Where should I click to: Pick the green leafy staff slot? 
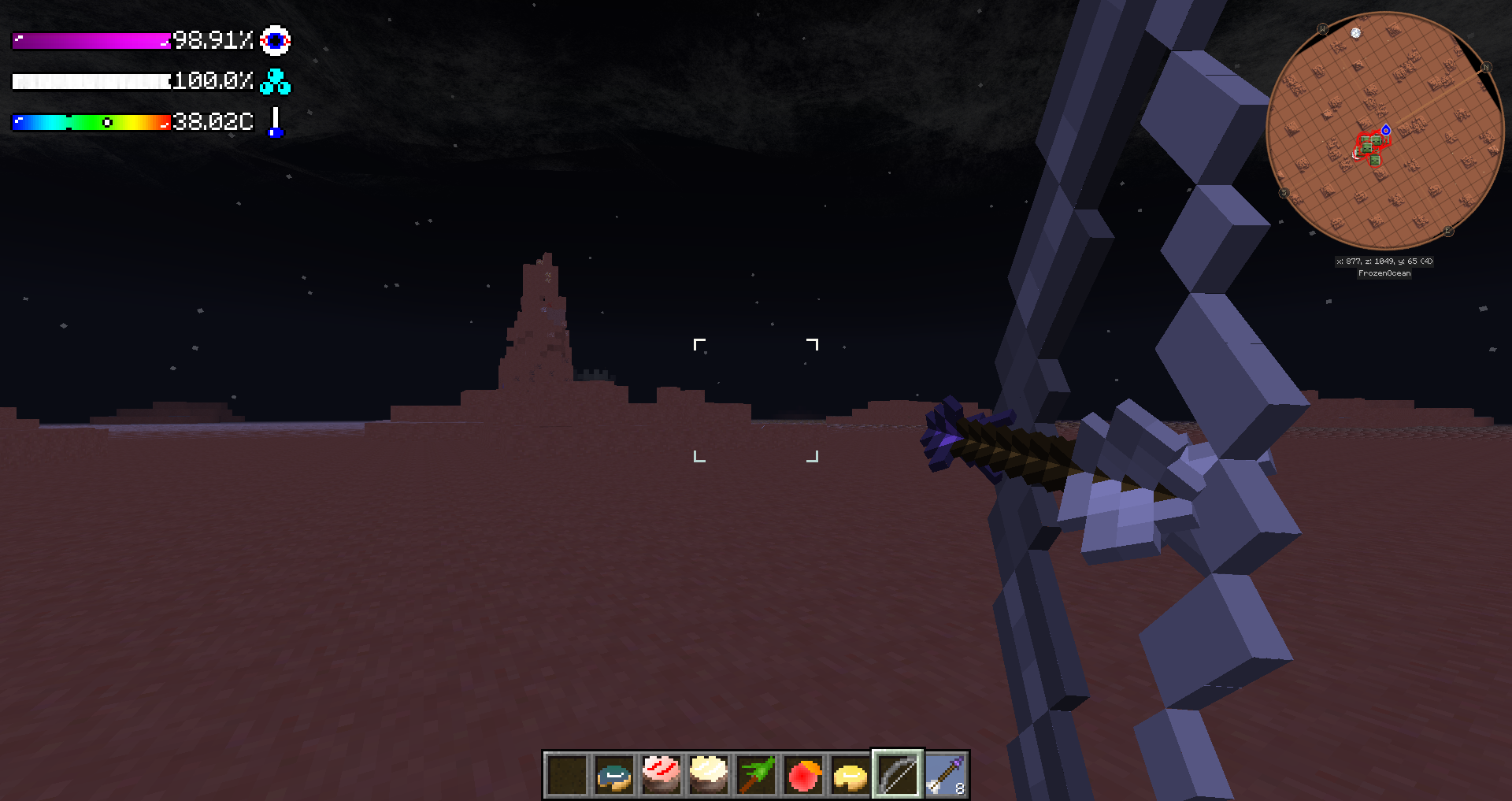[x=756, y=775]
